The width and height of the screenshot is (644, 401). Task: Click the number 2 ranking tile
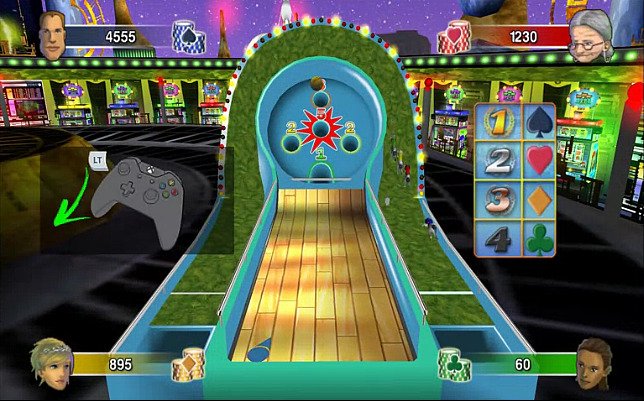(498, 160)
